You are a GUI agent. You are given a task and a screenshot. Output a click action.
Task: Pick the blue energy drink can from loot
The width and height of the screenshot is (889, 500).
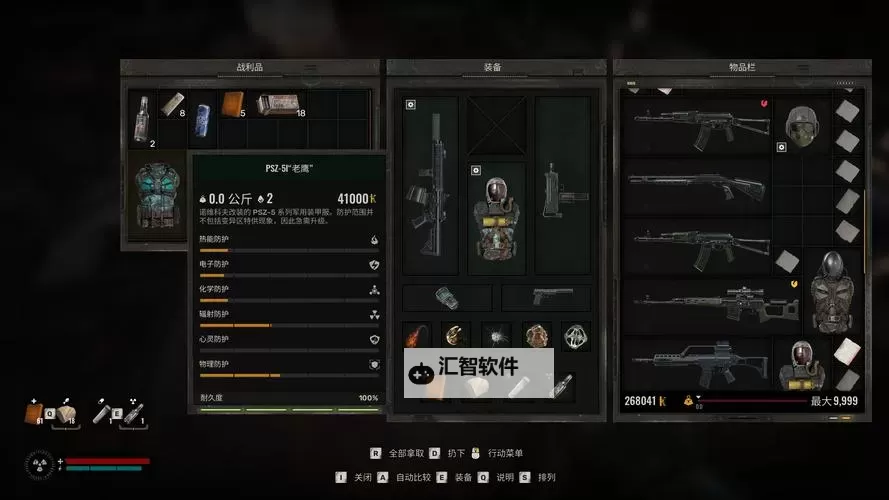click(x=201, y=112)
